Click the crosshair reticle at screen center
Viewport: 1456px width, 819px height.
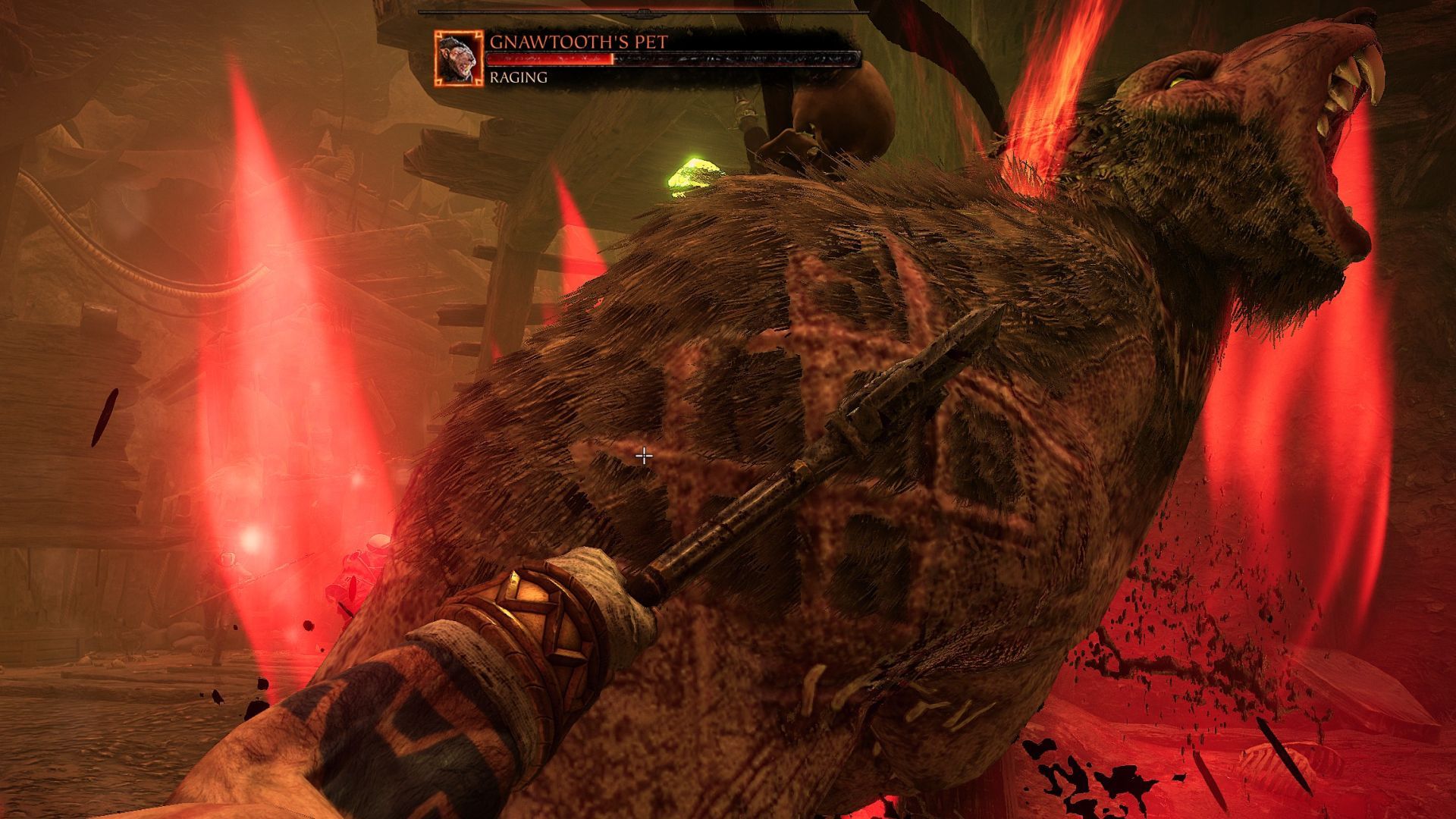tap(644, 454)
